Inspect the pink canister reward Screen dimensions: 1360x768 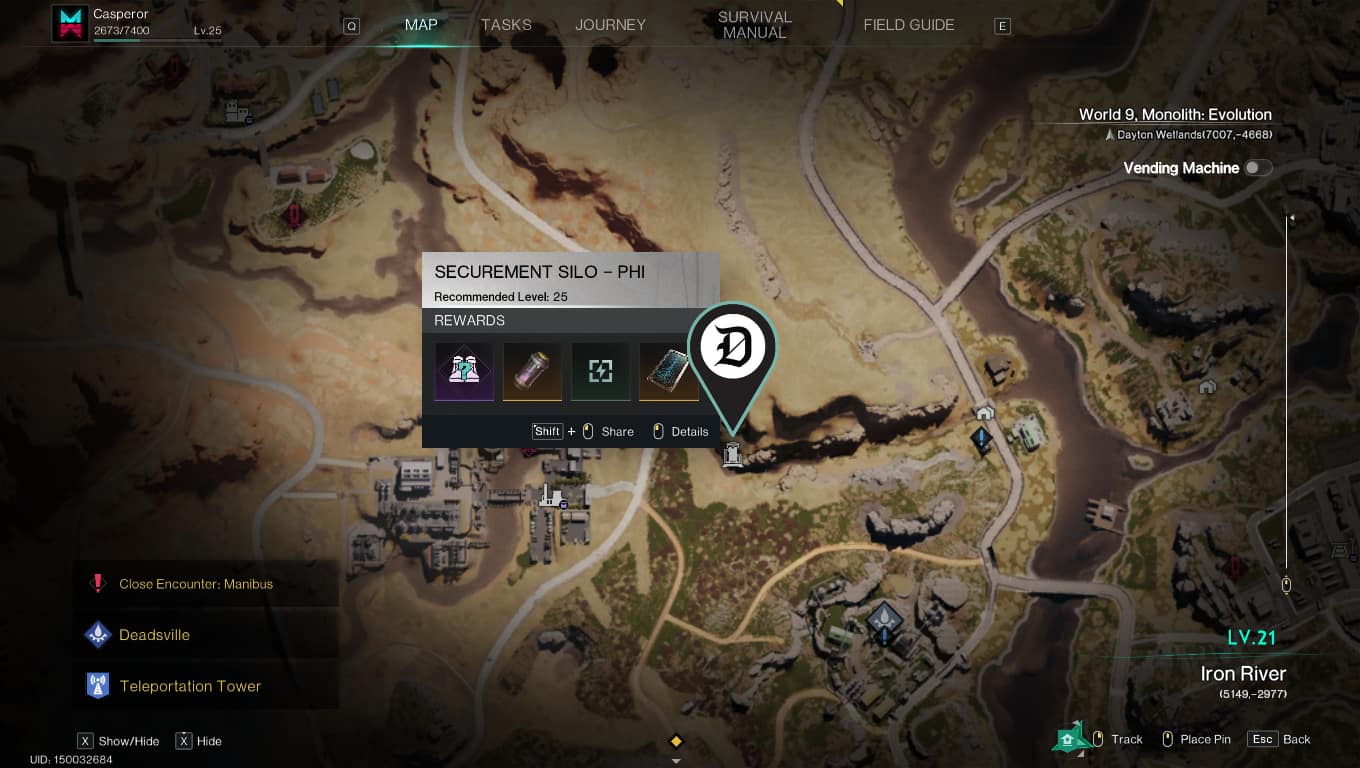point(532,372)
